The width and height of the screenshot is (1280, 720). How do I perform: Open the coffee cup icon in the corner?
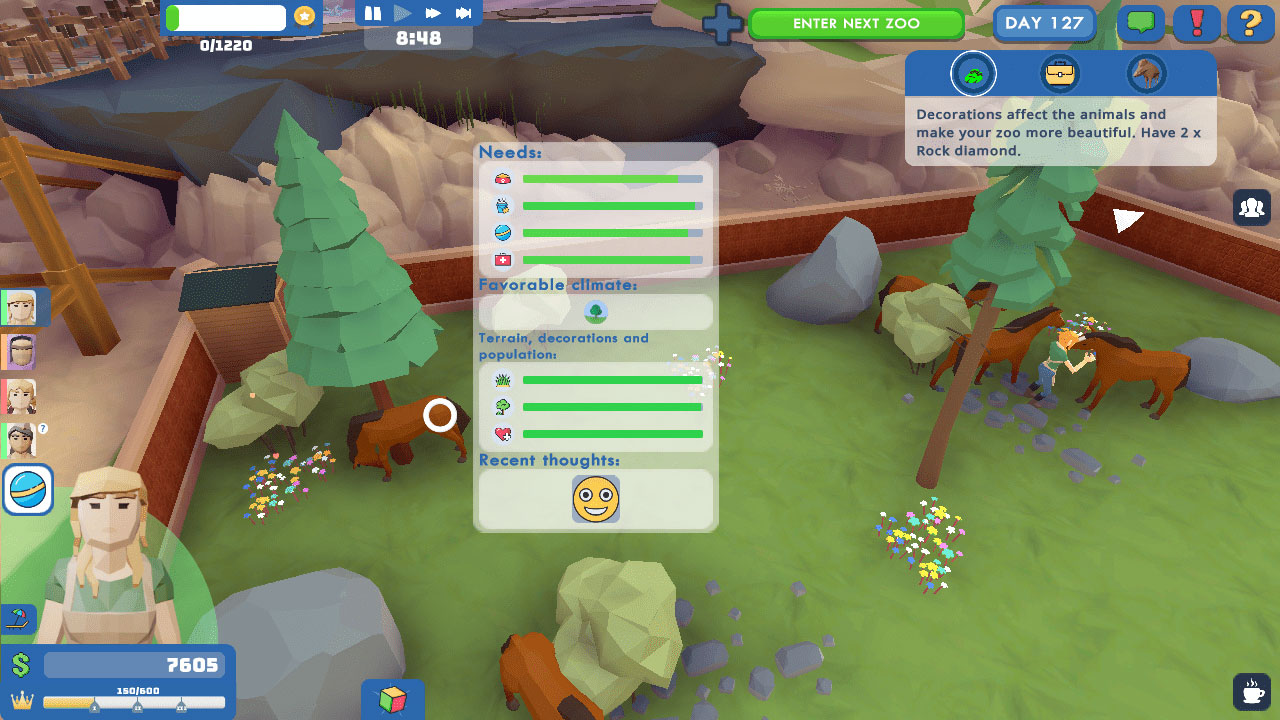click(1252, 692)
